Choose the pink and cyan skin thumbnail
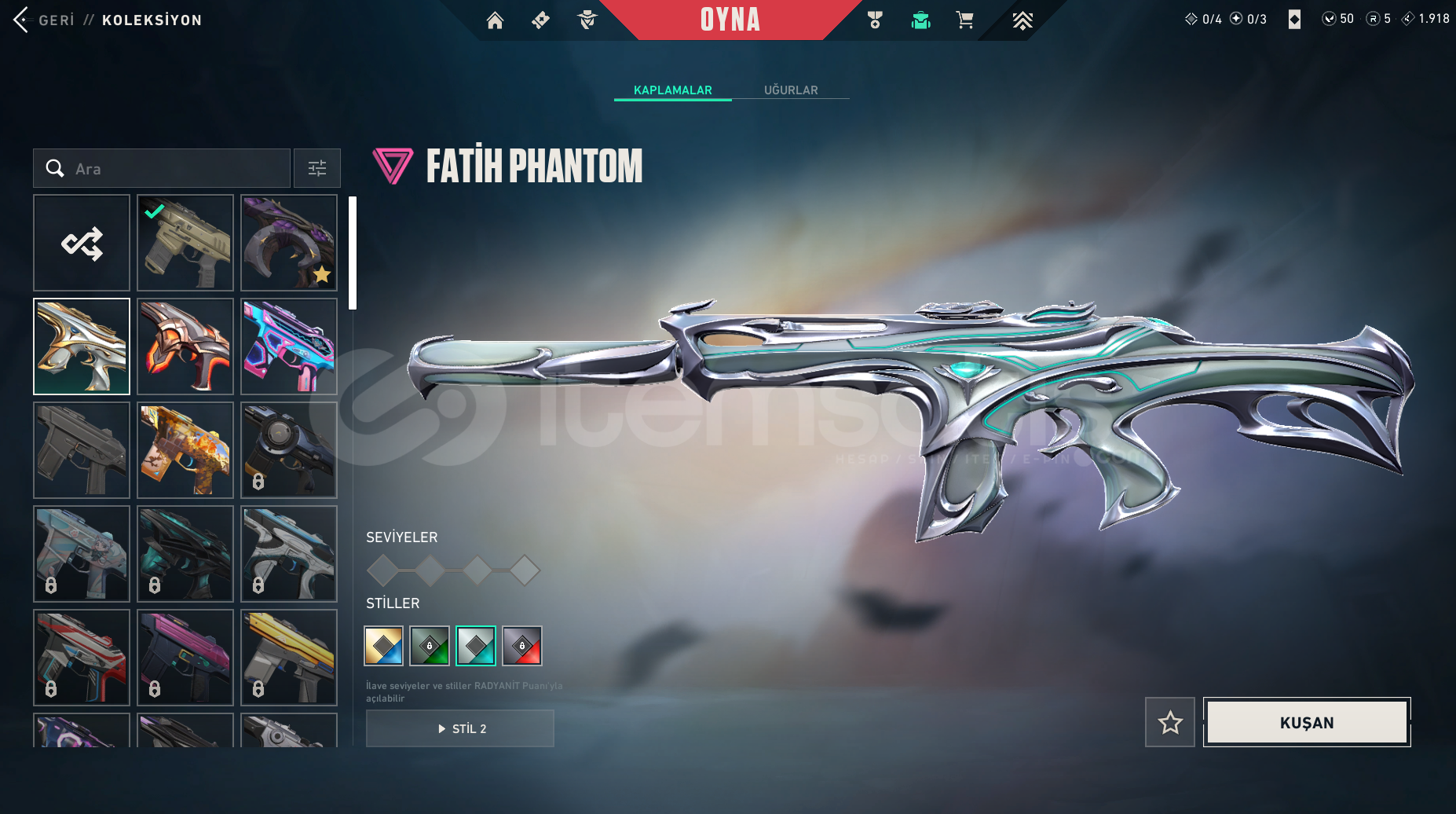The height and width of the screenshot is (814, 1456). point(289,346)
